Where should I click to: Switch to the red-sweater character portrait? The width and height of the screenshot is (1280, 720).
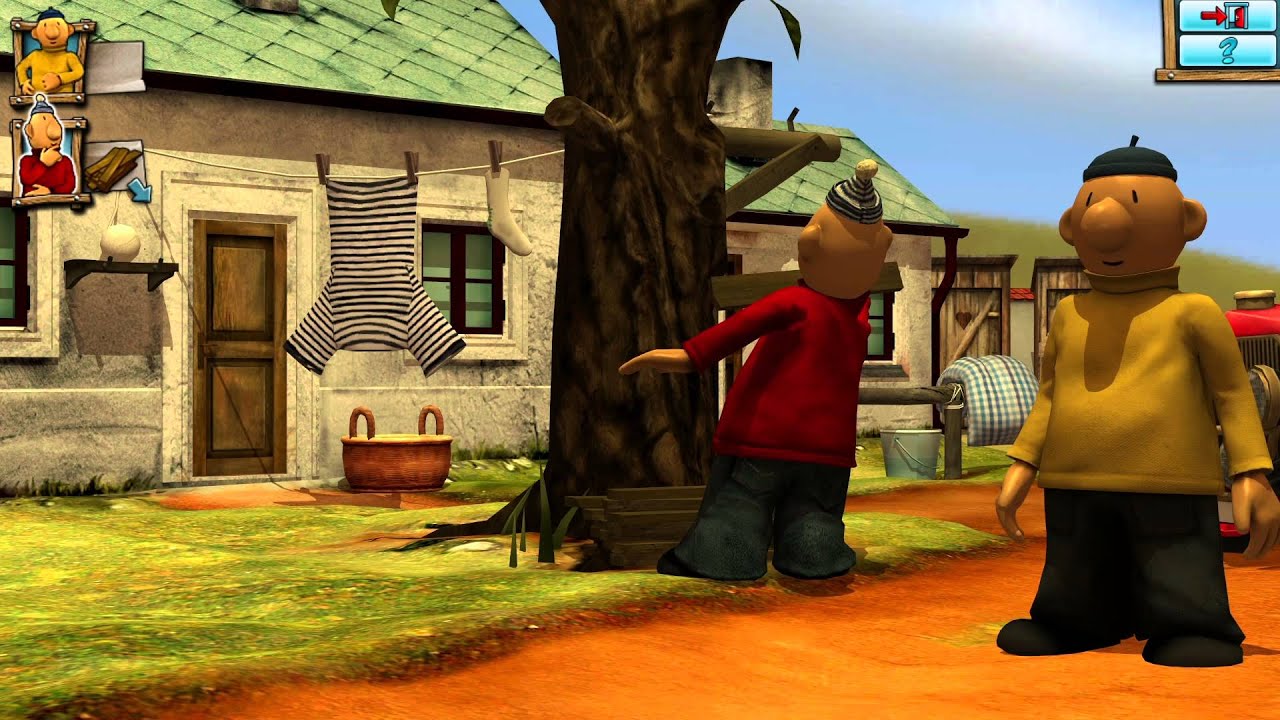coord(48,160)
